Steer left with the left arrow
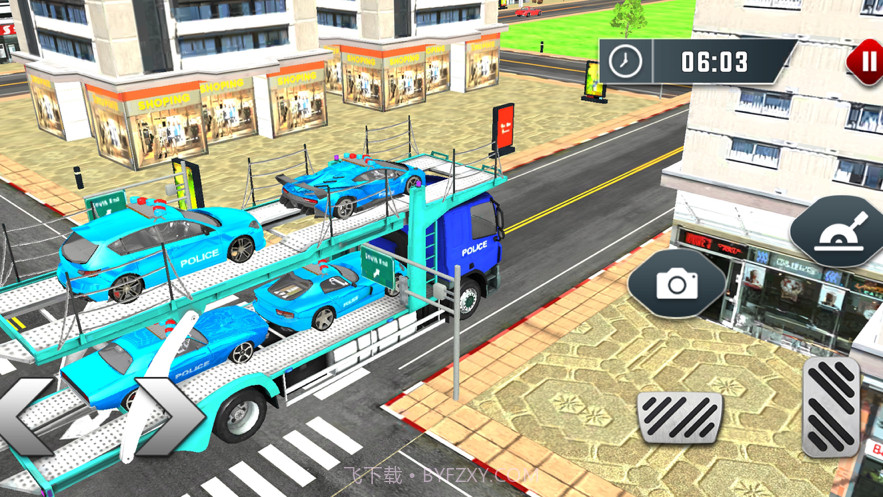This screenshot has width=883, height=497. tap(27, 416)
